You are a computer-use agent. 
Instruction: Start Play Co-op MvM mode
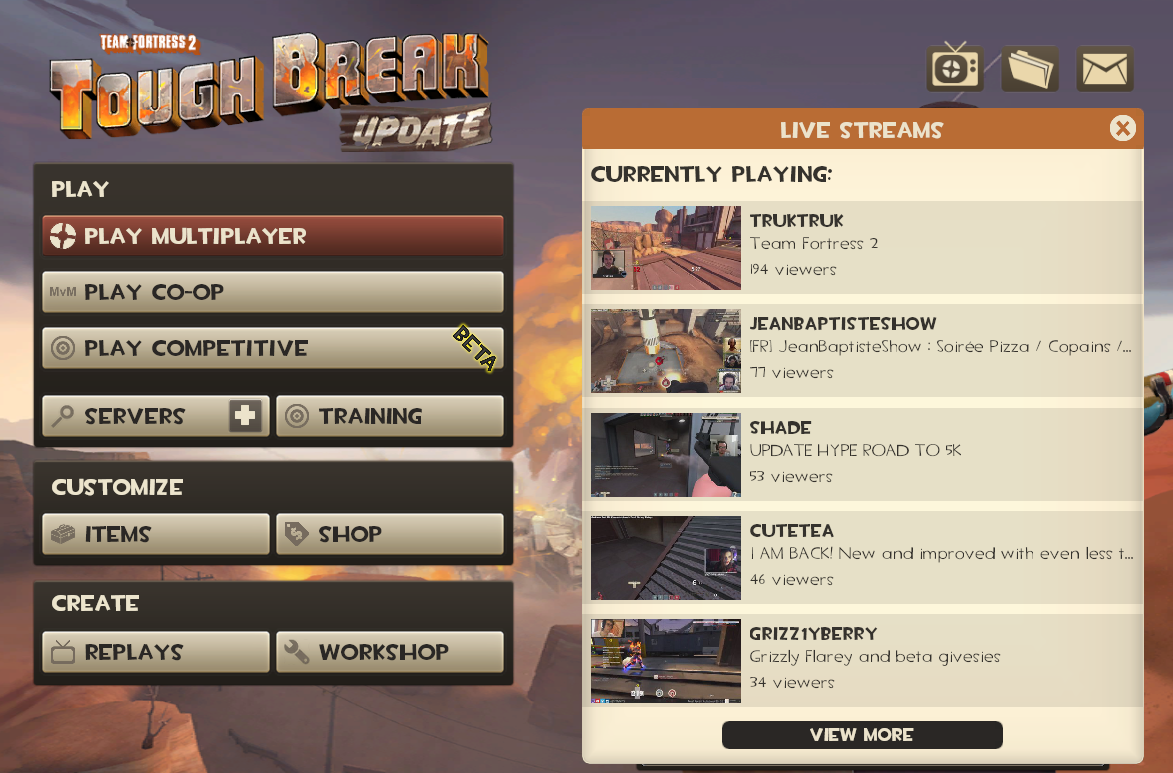272,292
